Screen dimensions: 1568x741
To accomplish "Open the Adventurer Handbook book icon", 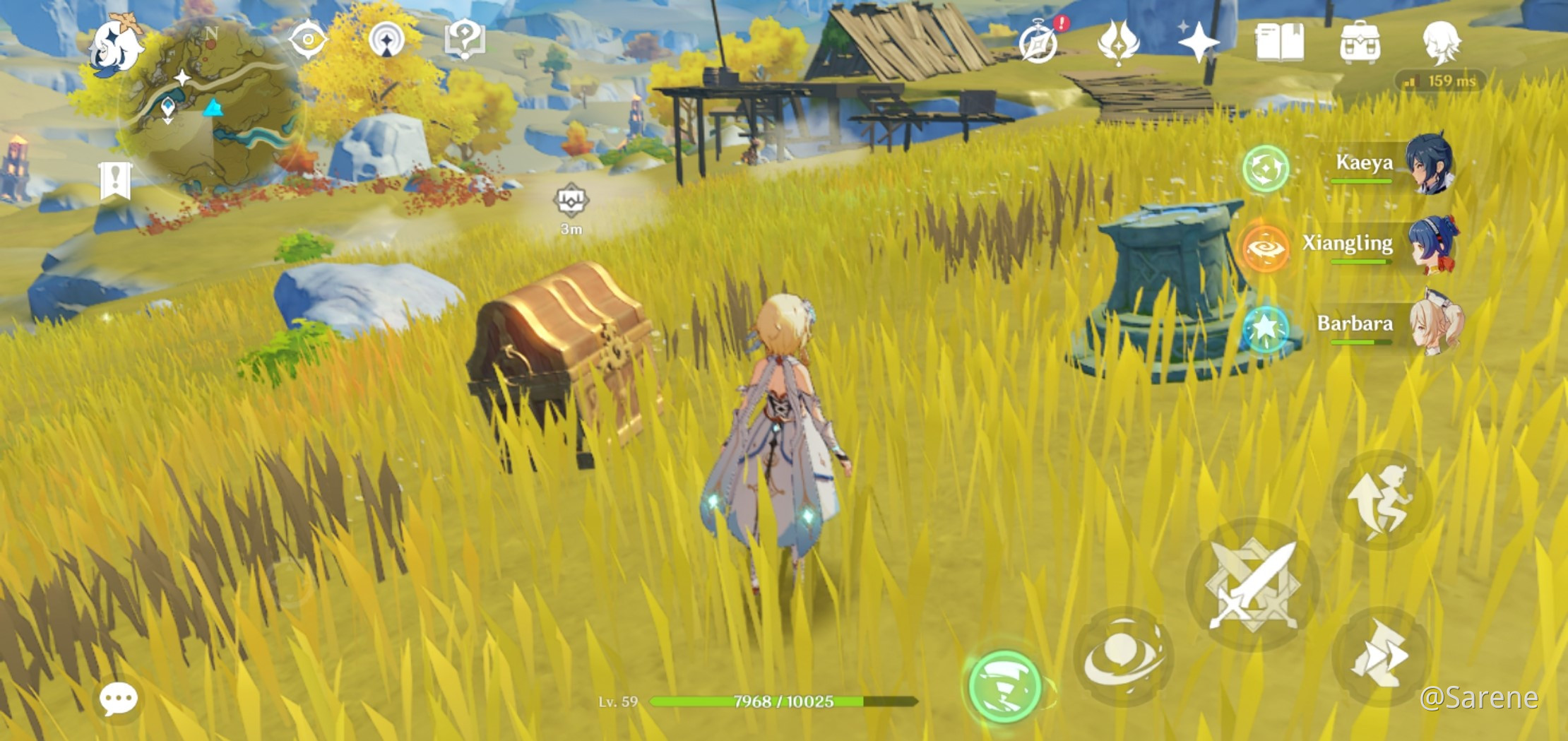I will 1279,42.
